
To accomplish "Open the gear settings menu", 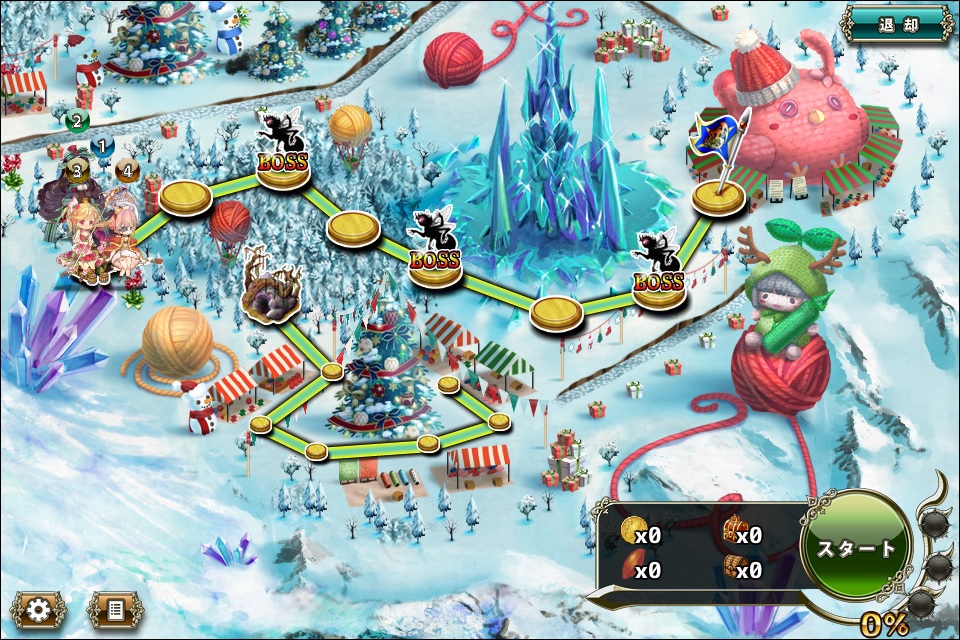I will [40, 608].
